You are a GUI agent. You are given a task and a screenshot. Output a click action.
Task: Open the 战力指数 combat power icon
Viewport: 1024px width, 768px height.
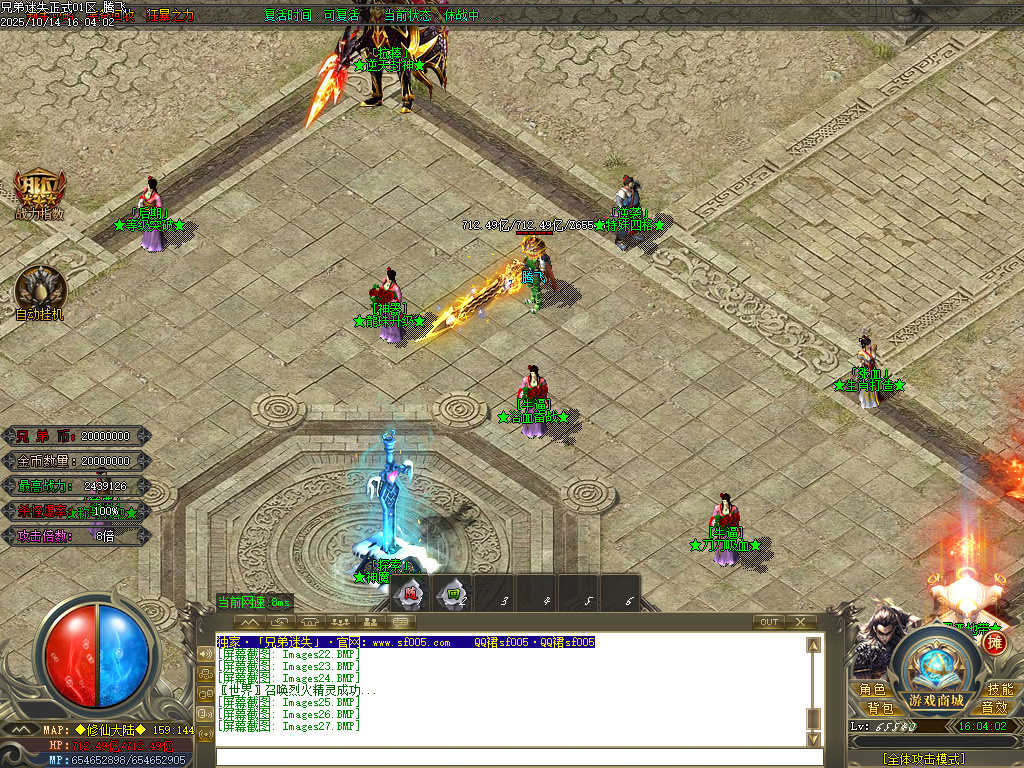pyautogui.click(x=40, y=192)
